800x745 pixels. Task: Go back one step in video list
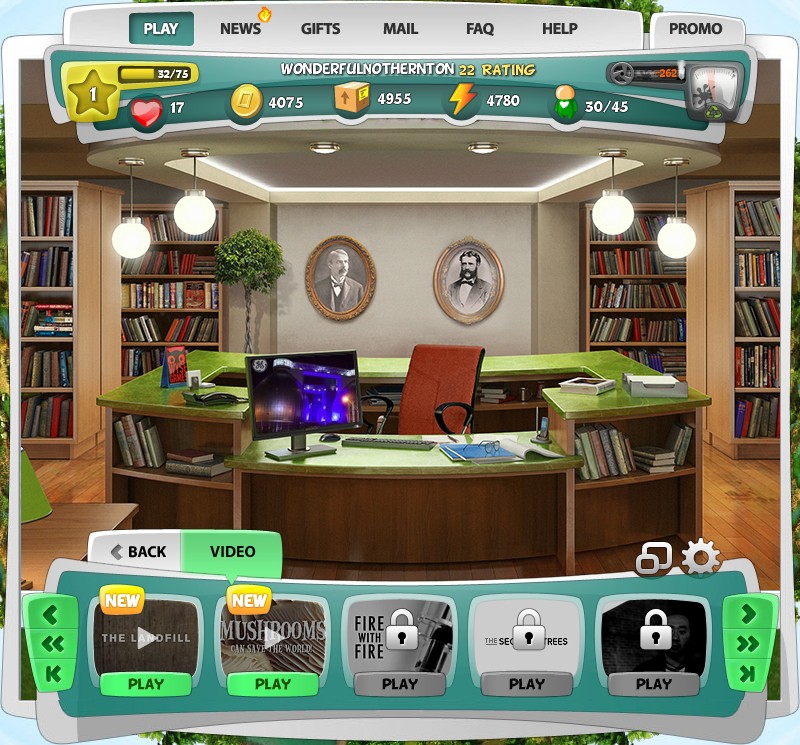pos(51,615)
